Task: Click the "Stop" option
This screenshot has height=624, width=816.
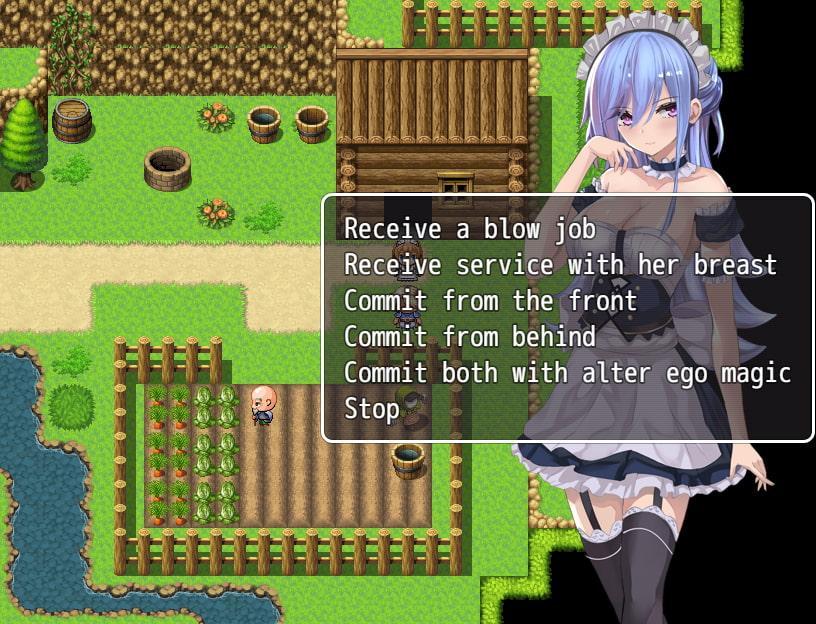Action: click(x=372, y=409)
